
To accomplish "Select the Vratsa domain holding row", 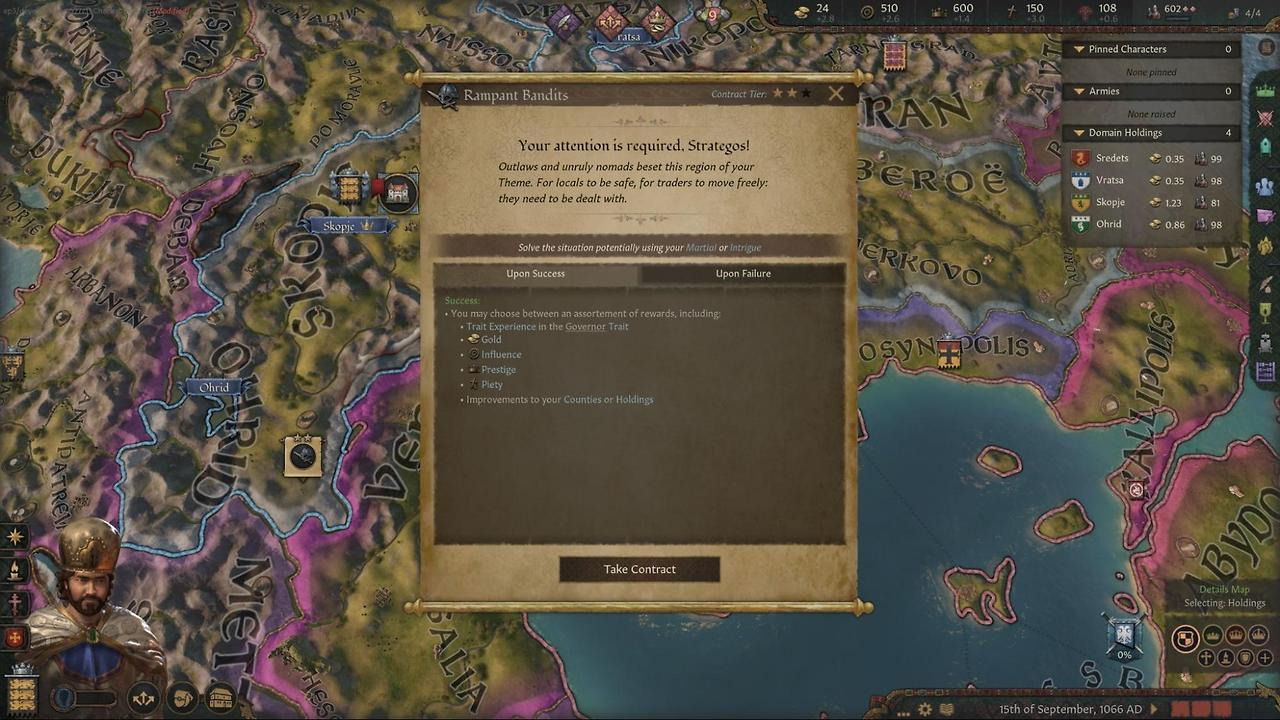I will pyautogui.click(x=1150, y=180).
